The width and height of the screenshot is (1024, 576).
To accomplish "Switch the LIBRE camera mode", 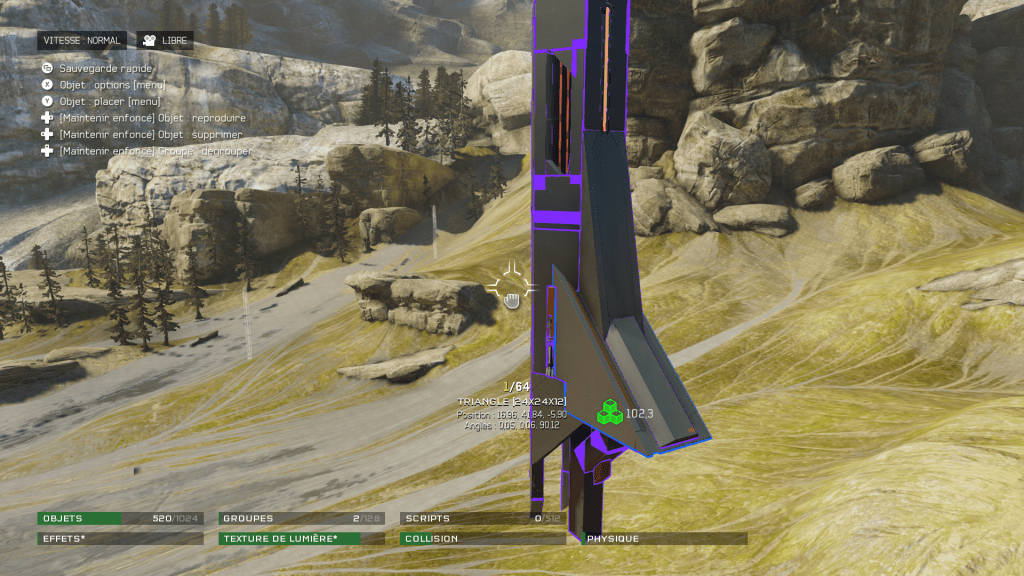I will click(165, 41).
